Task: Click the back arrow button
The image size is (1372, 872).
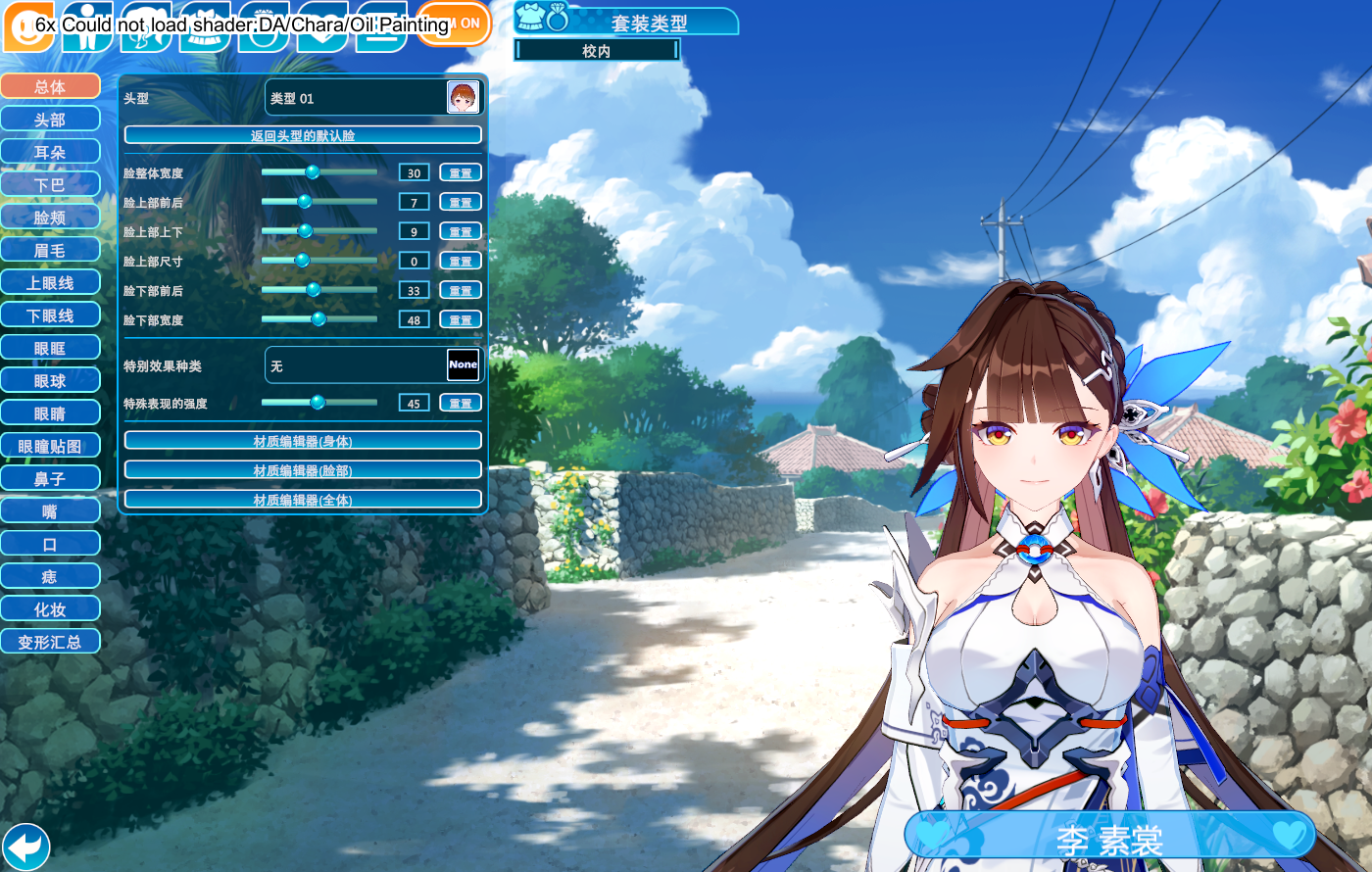Action: [25, 846]
